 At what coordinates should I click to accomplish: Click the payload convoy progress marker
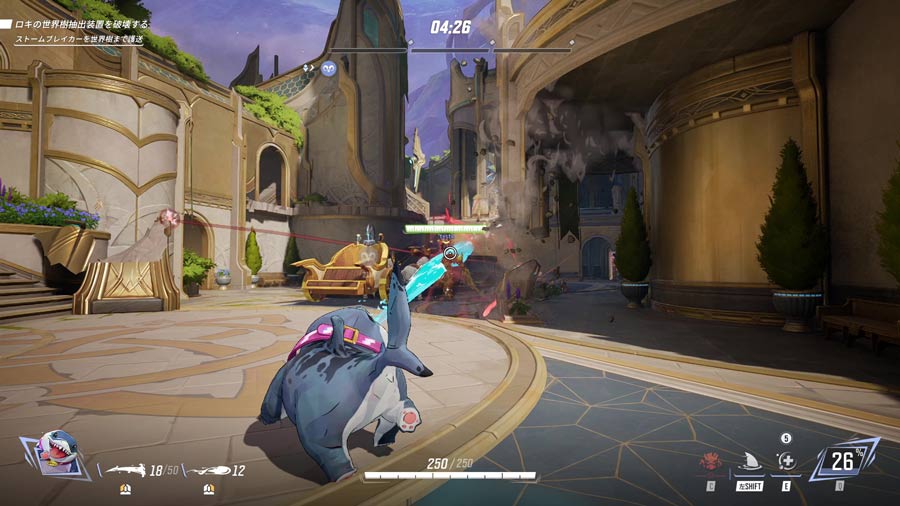click(x=329, y=68)
